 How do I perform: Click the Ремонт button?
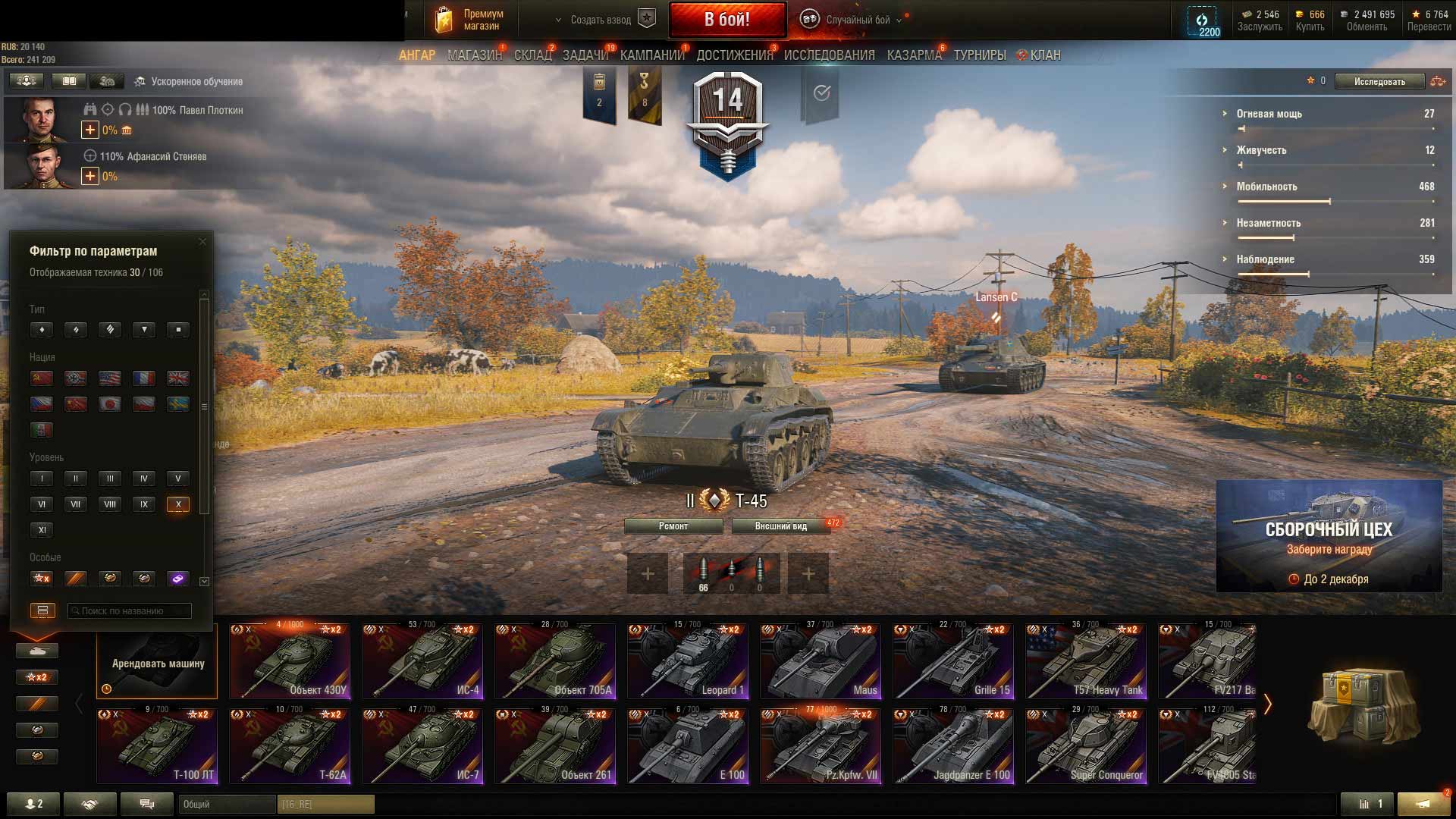coord(673,526)
